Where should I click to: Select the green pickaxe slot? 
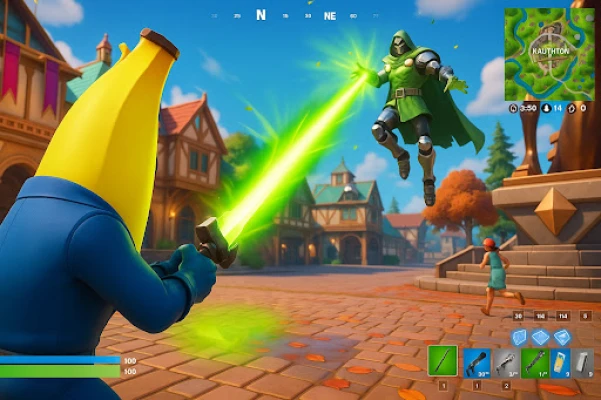442,361
